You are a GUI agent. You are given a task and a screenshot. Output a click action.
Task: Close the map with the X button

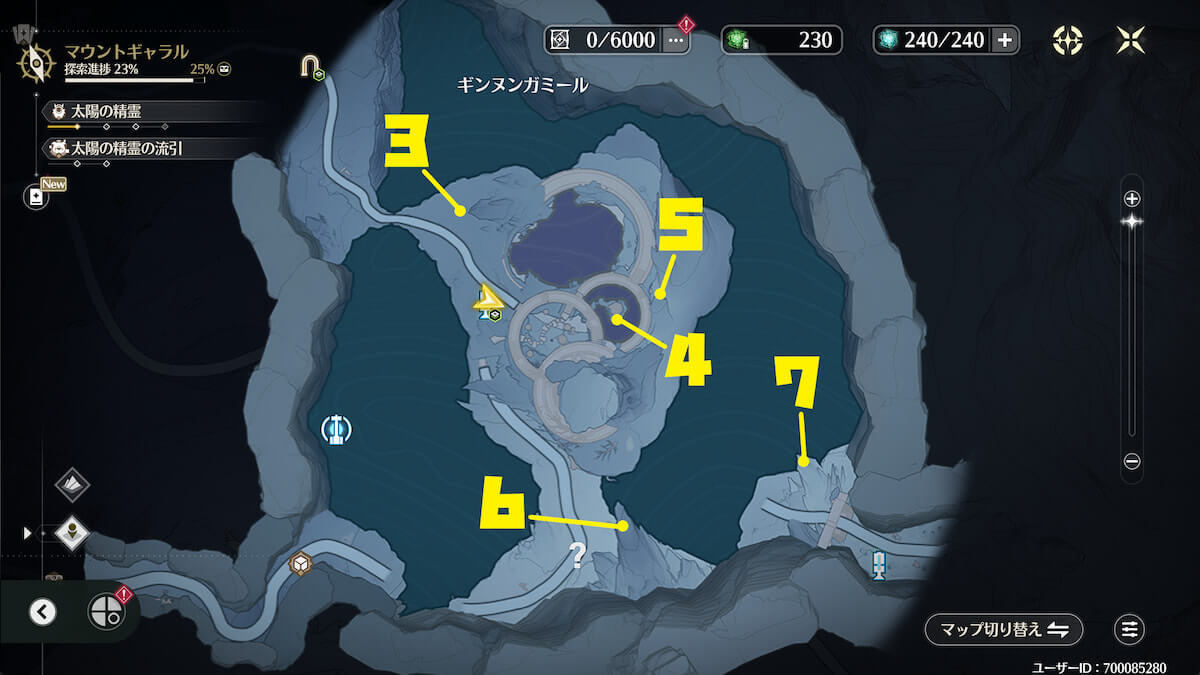tap(1130, 40)
